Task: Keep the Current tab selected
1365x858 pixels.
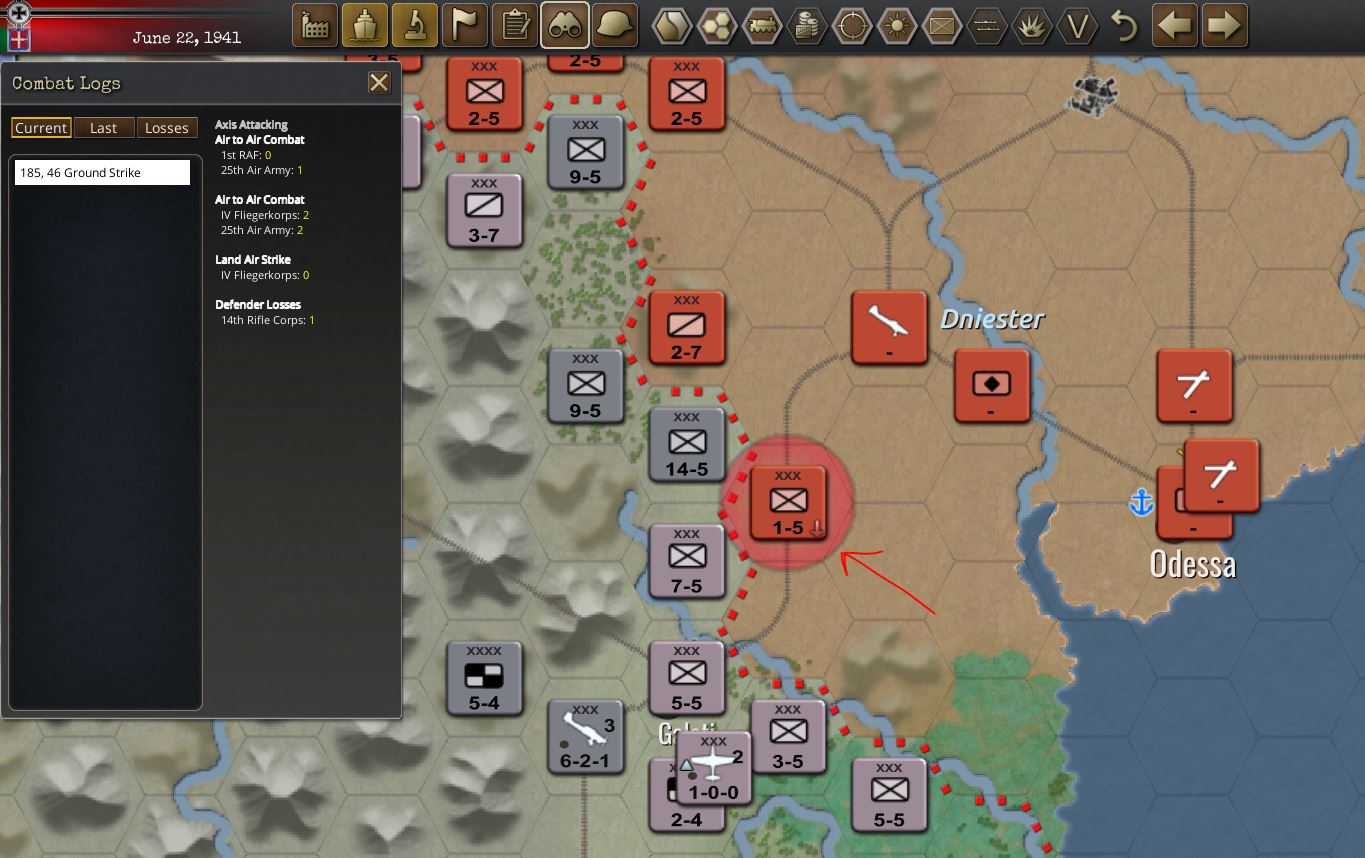Action: pyautogui.click(x=41, y=127)
